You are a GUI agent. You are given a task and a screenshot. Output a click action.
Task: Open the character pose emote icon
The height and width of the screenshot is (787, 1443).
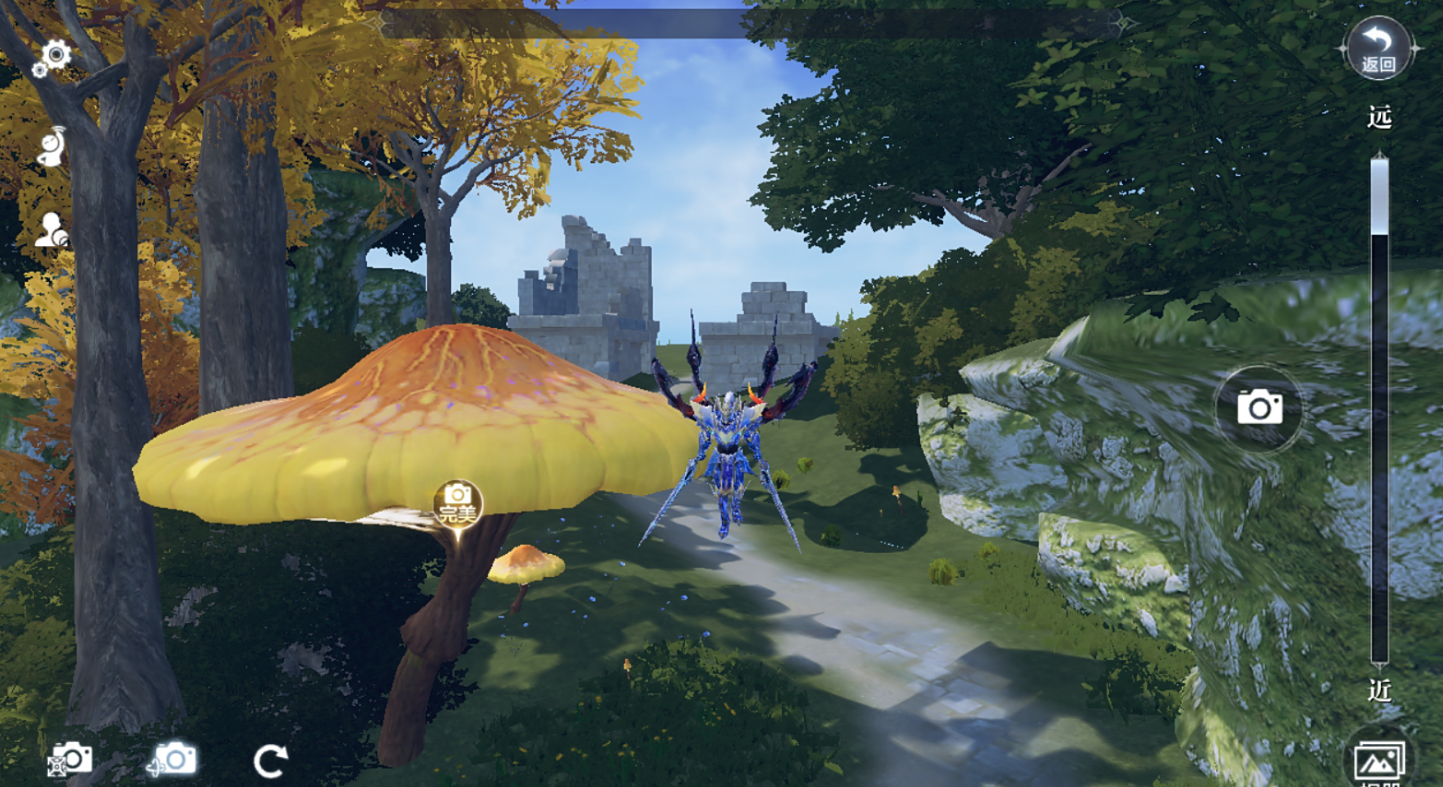52,145
